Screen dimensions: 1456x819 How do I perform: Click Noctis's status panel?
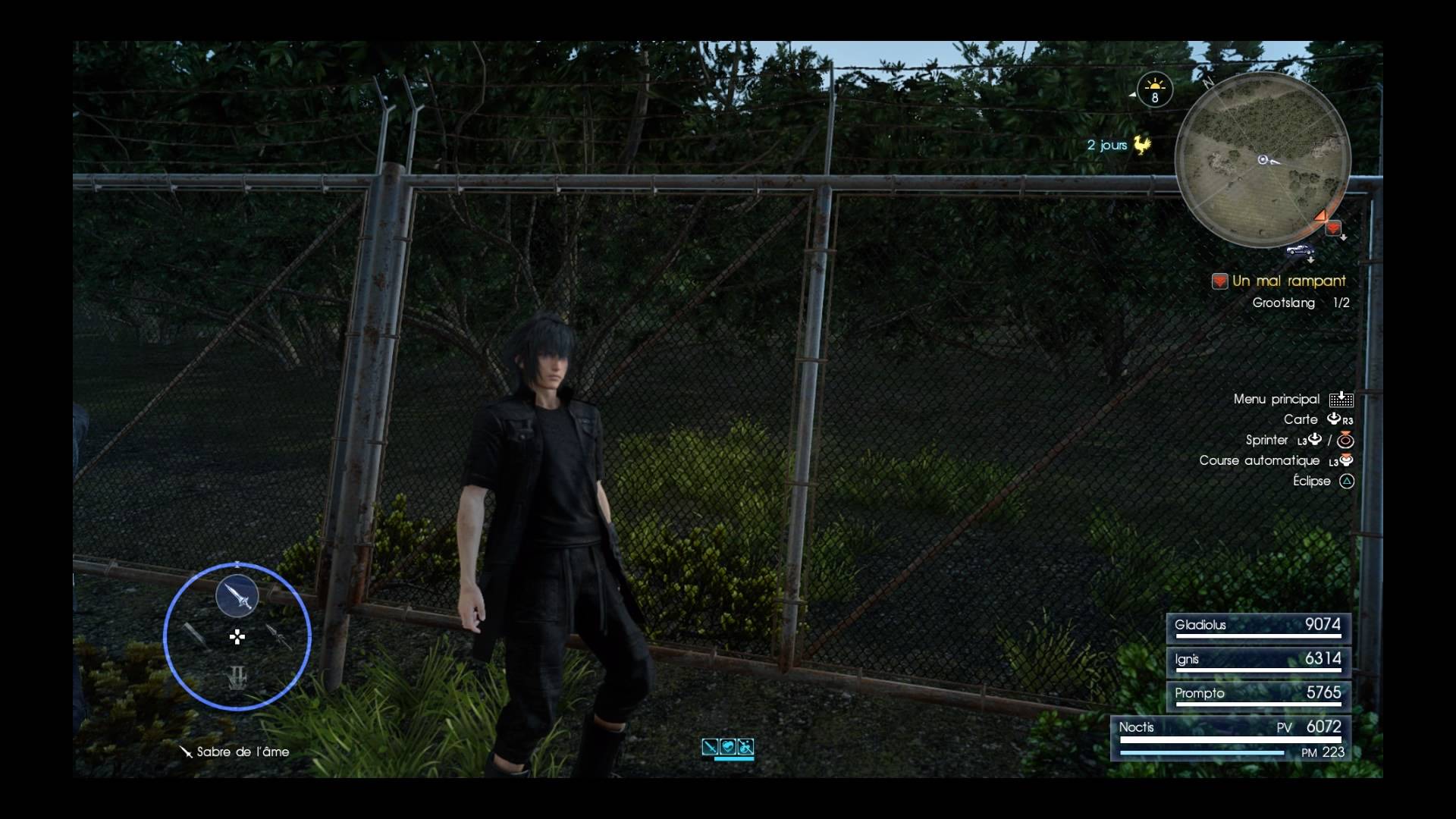tap(1231, 738)
